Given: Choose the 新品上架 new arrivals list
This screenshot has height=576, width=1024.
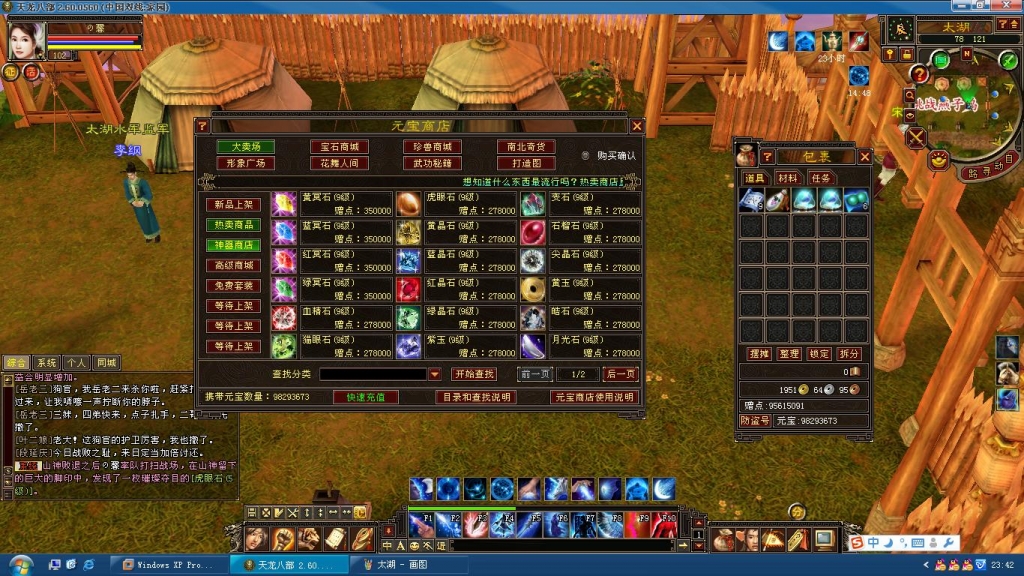Looking at the screenshot, I should point(233,205).
